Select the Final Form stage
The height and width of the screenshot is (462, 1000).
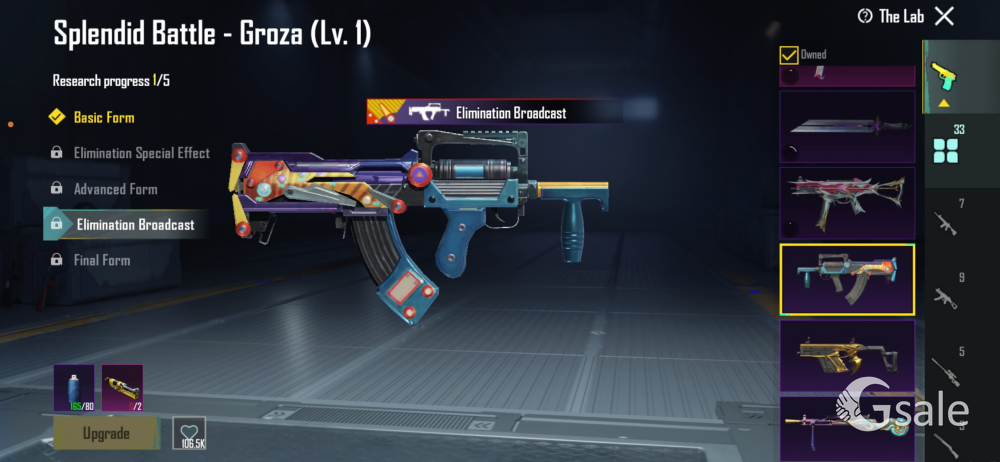(102, 260)
